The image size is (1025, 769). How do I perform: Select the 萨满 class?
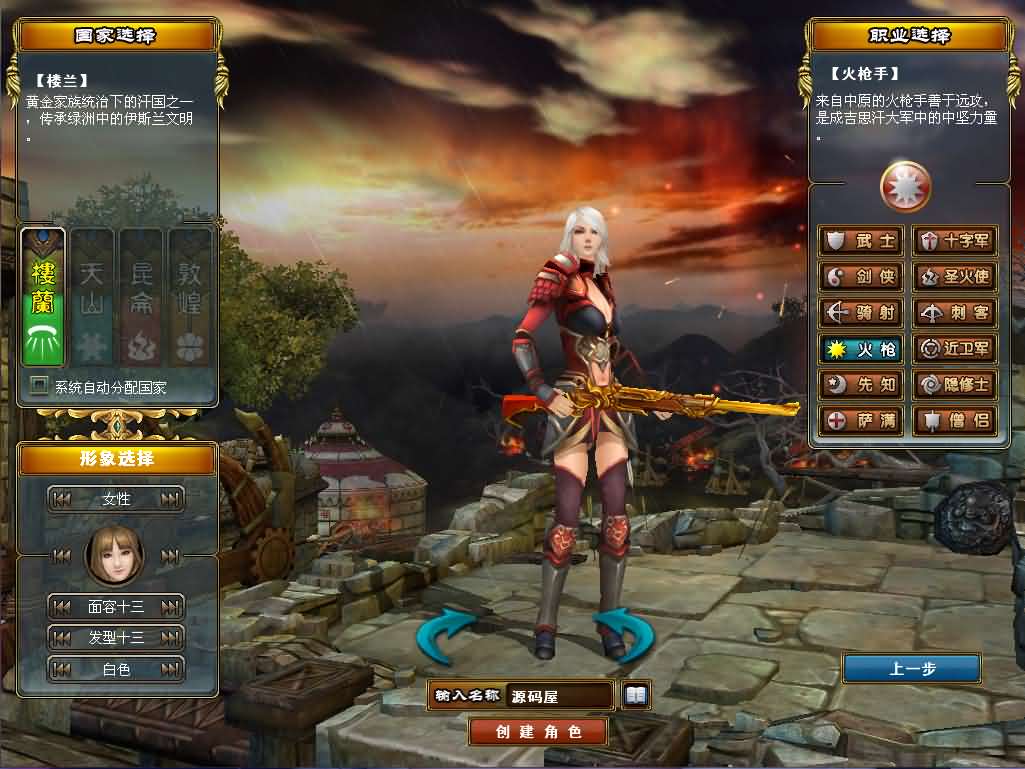pos(861,420)
